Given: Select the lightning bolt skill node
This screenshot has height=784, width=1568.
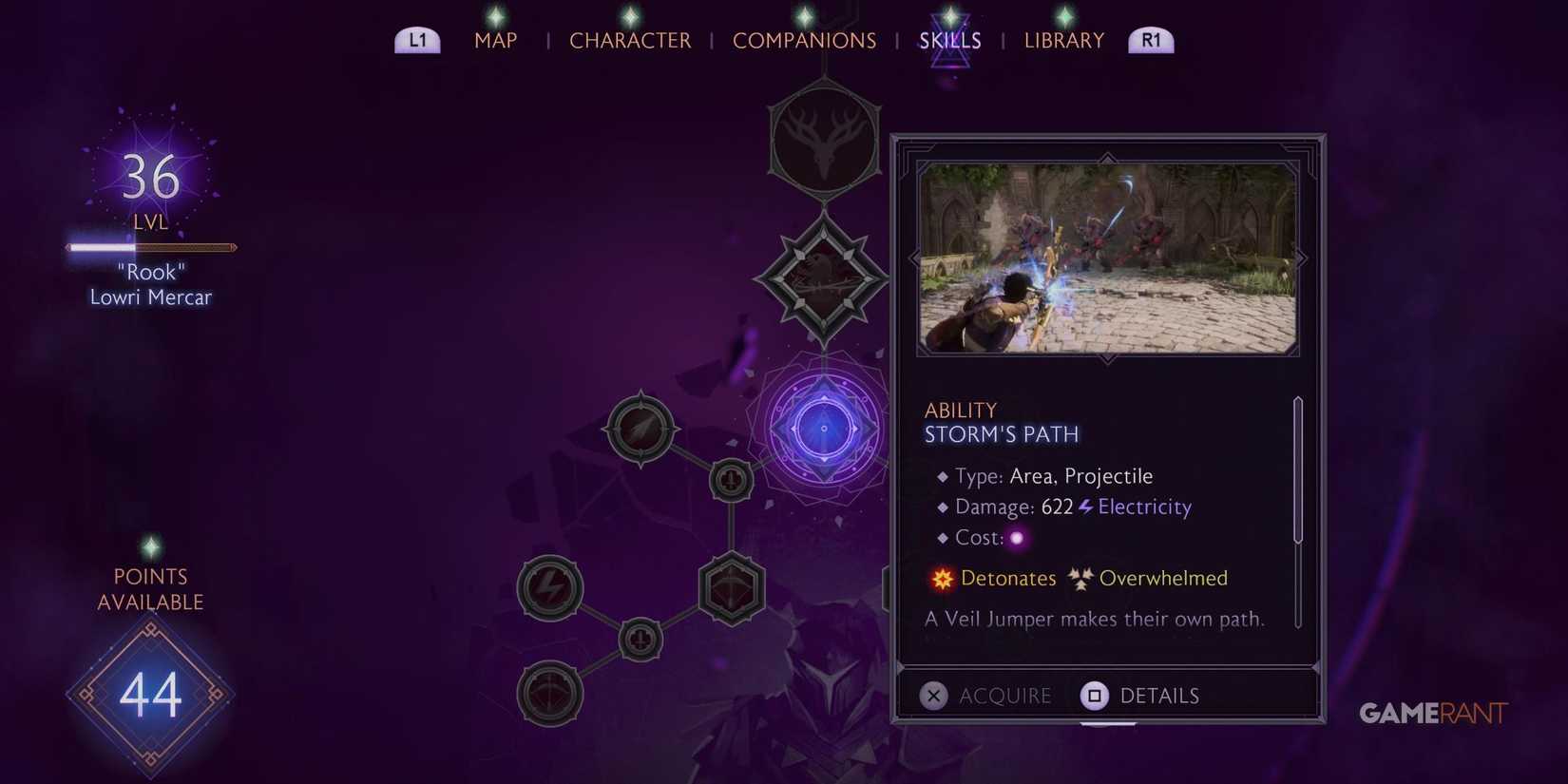Looking at the screenshot, I should [x=549, y=587].
